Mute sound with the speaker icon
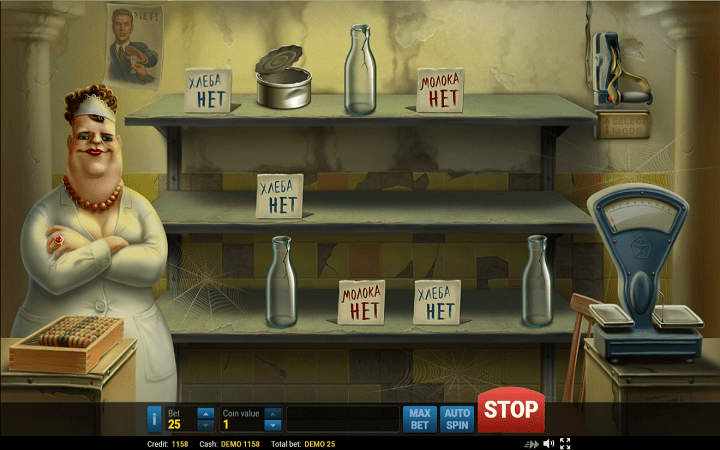The height and width of the screenshot is (450, 720). point(548,443)
